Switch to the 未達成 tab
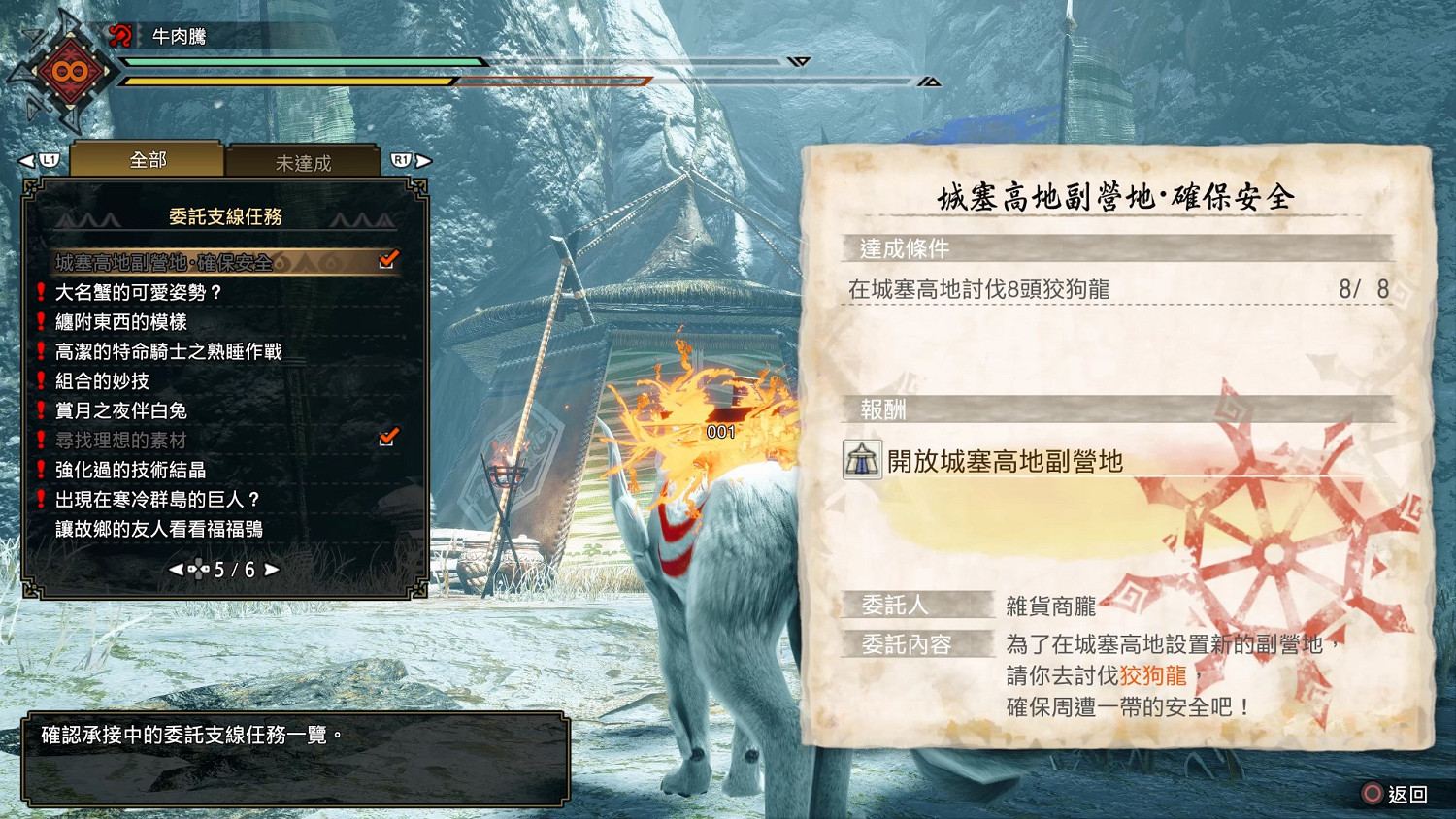This screenshot has height=819, width=1456. (305, 162)
